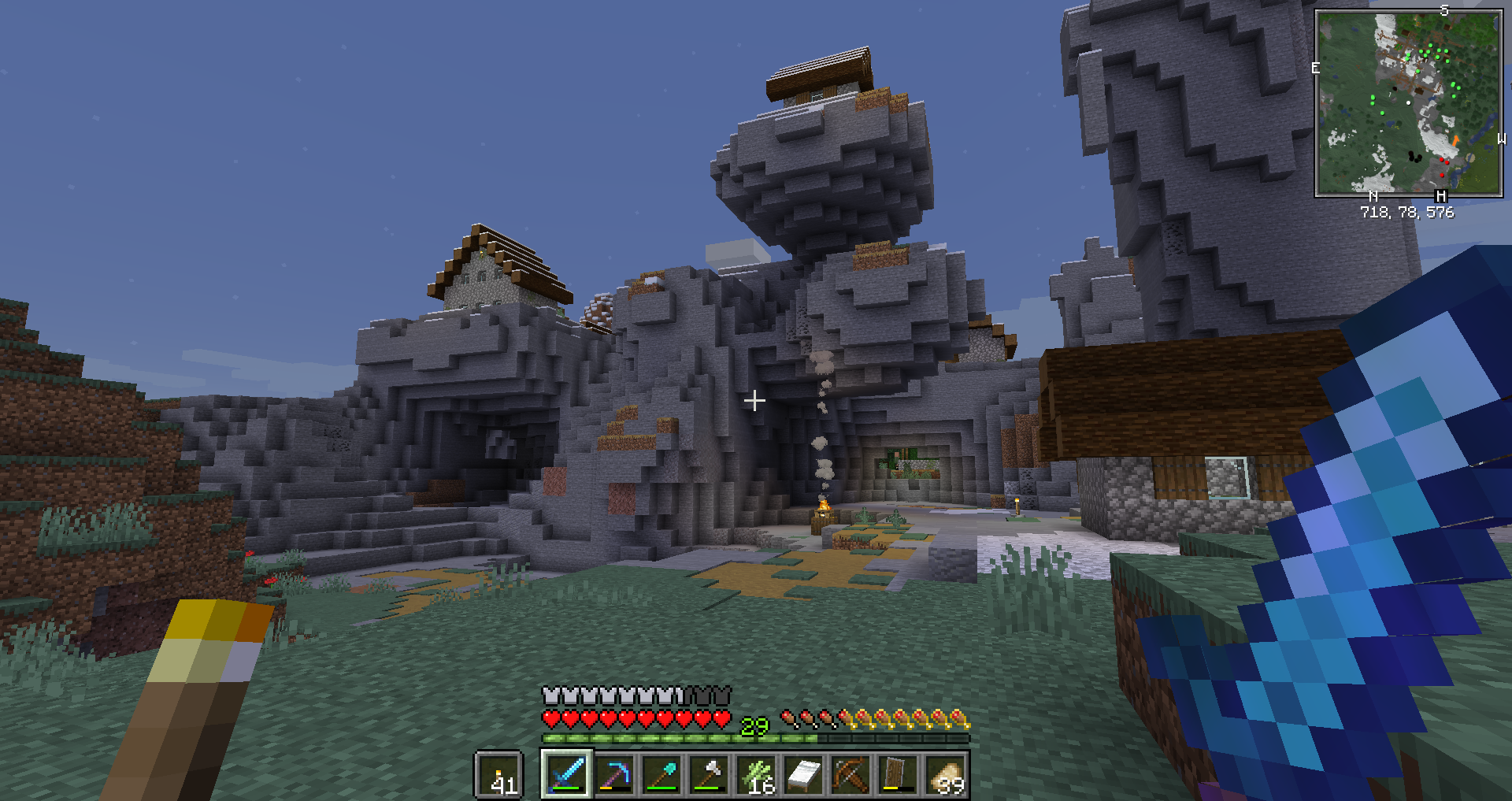This screenshot has width=1512, height=801.
Task: Select the bread stack hotbar slot
Action: pos(945,774)
